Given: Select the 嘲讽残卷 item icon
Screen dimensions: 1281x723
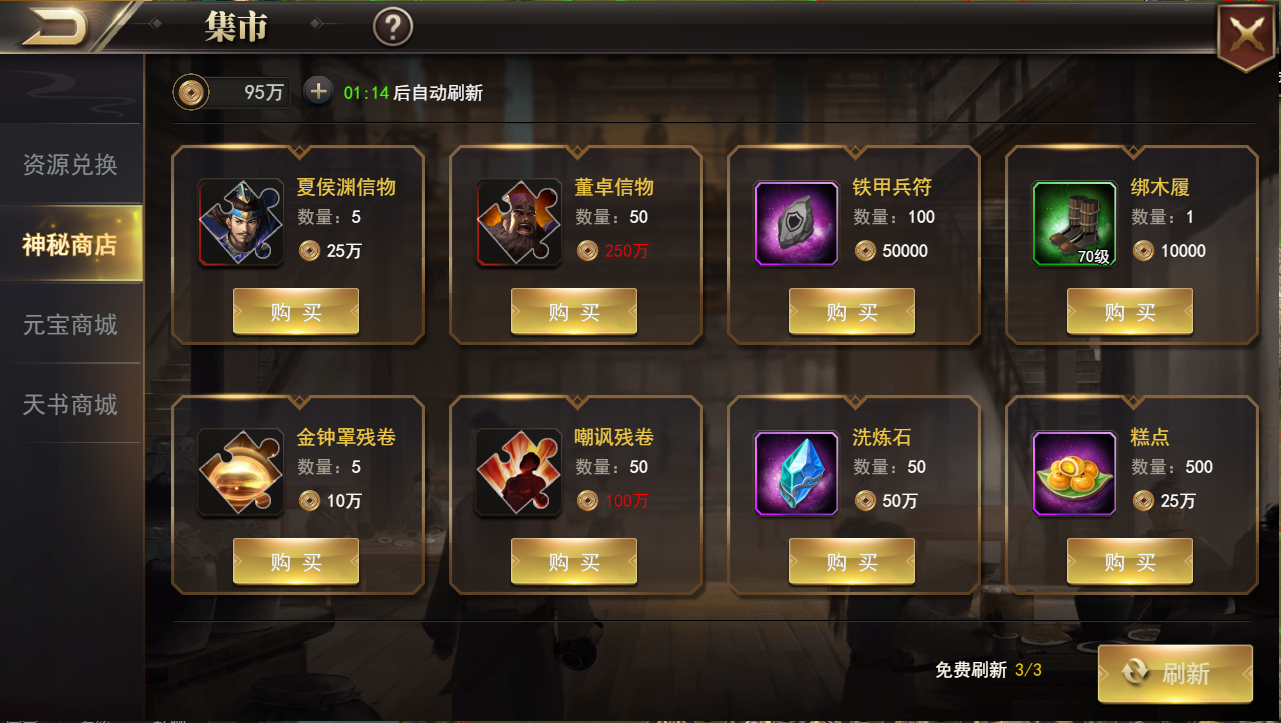Looking at the screenshot, I should (518, 472).
